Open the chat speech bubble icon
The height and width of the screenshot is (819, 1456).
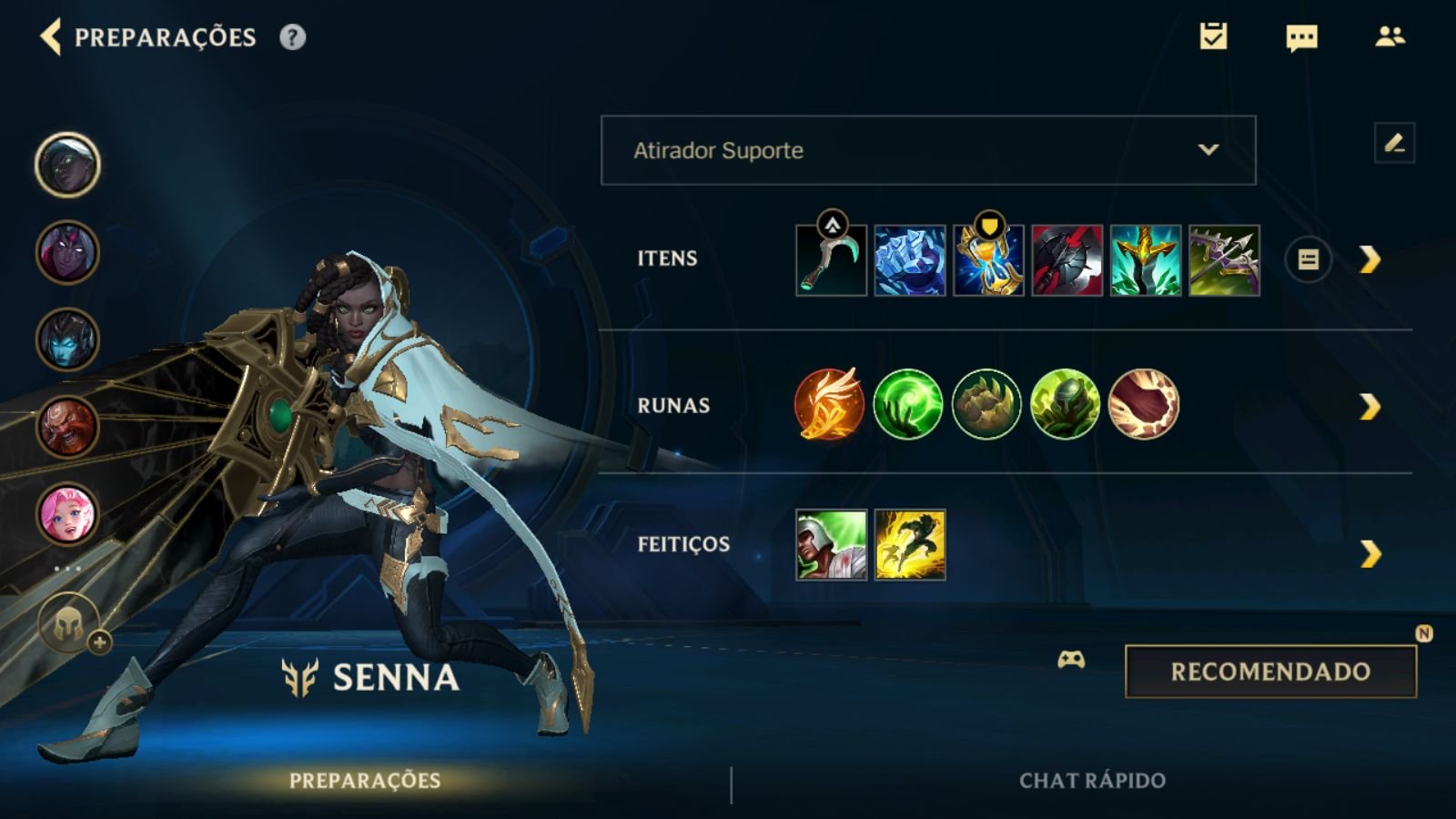(1301, 37)
